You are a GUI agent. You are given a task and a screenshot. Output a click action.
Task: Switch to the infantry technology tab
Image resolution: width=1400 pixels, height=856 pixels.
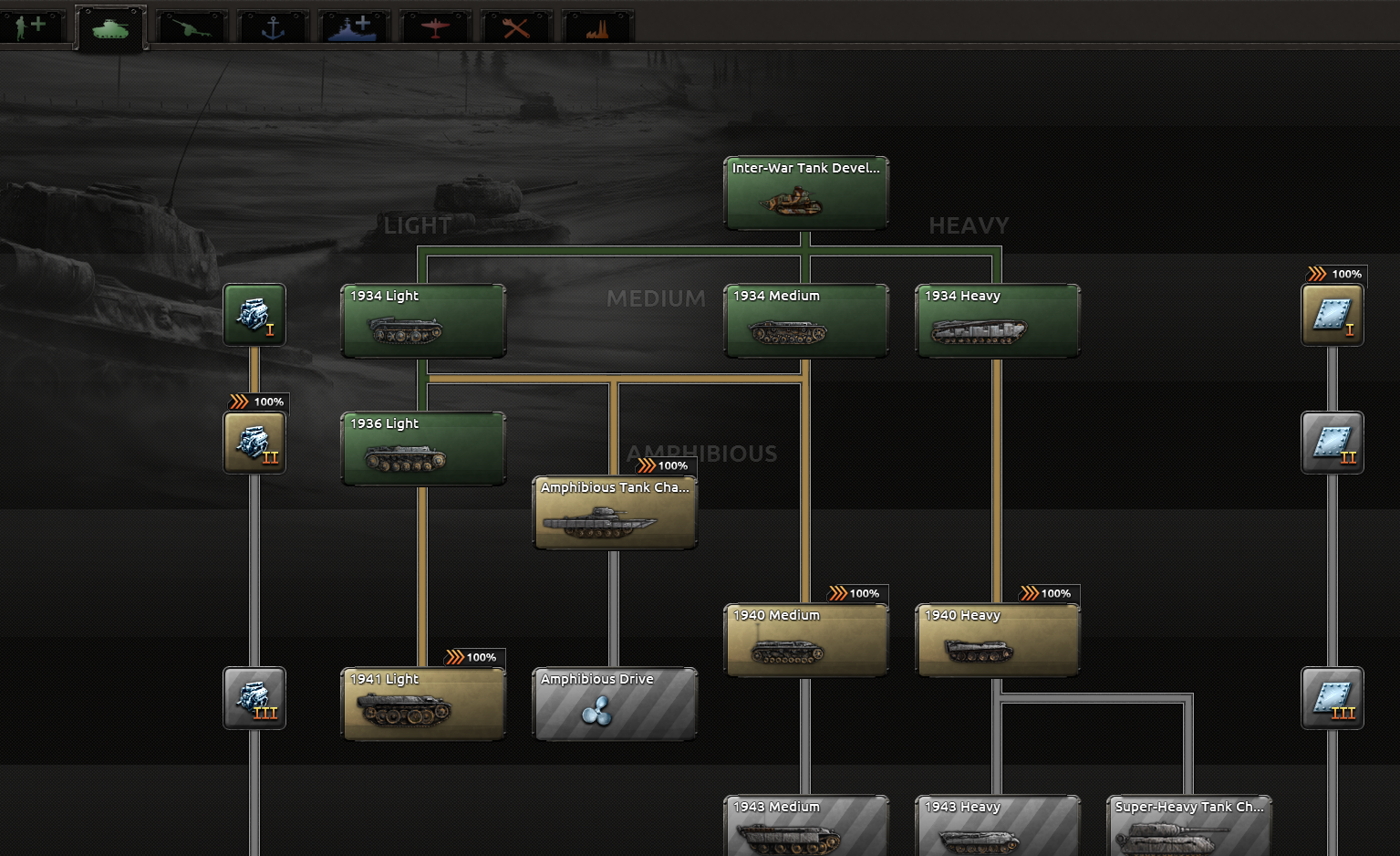[x=33, y=26]
